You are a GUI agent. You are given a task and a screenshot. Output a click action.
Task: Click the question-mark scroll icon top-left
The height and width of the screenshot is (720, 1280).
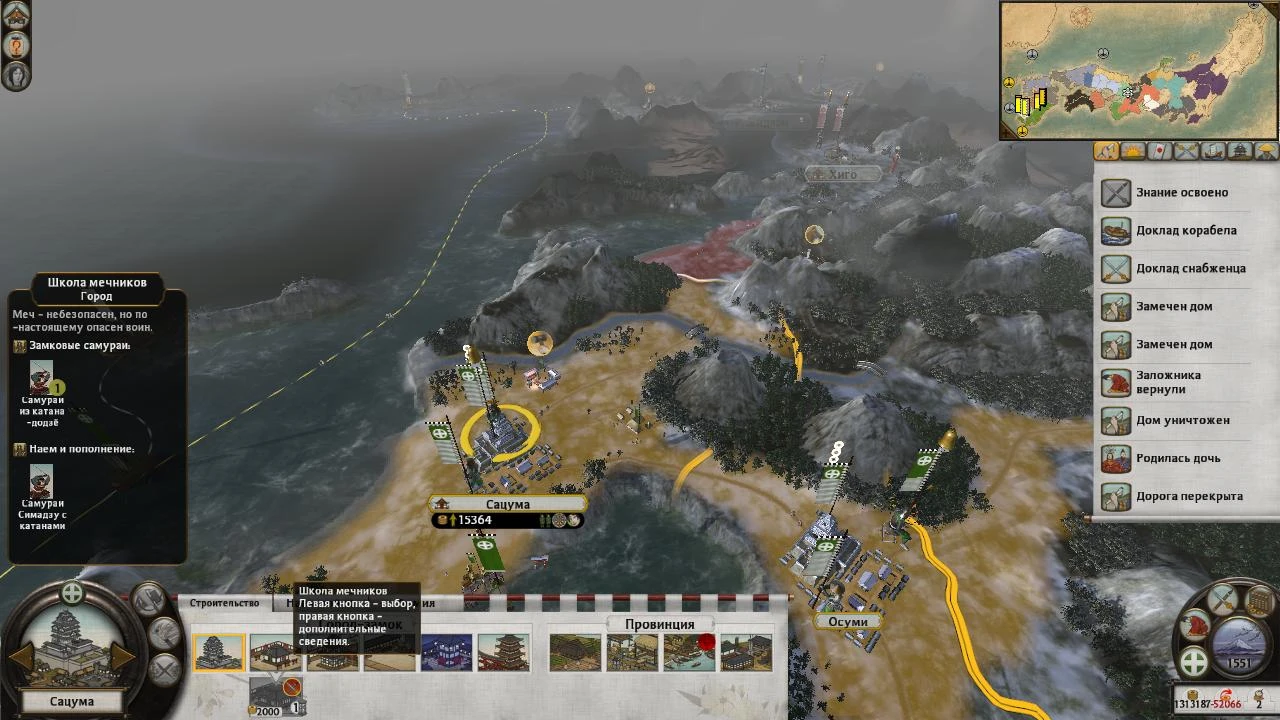point(16,45)
